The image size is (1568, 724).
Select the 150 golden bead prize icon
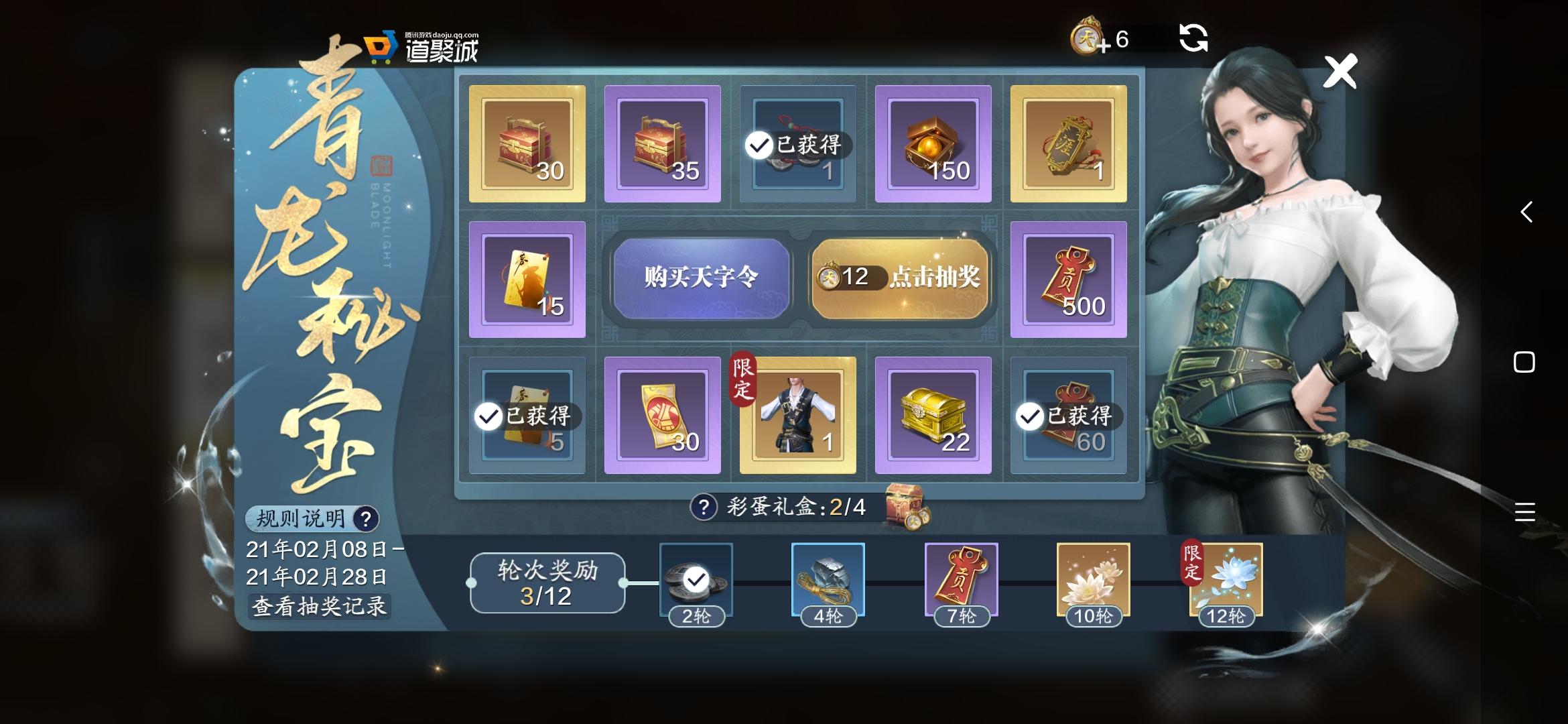932,143
